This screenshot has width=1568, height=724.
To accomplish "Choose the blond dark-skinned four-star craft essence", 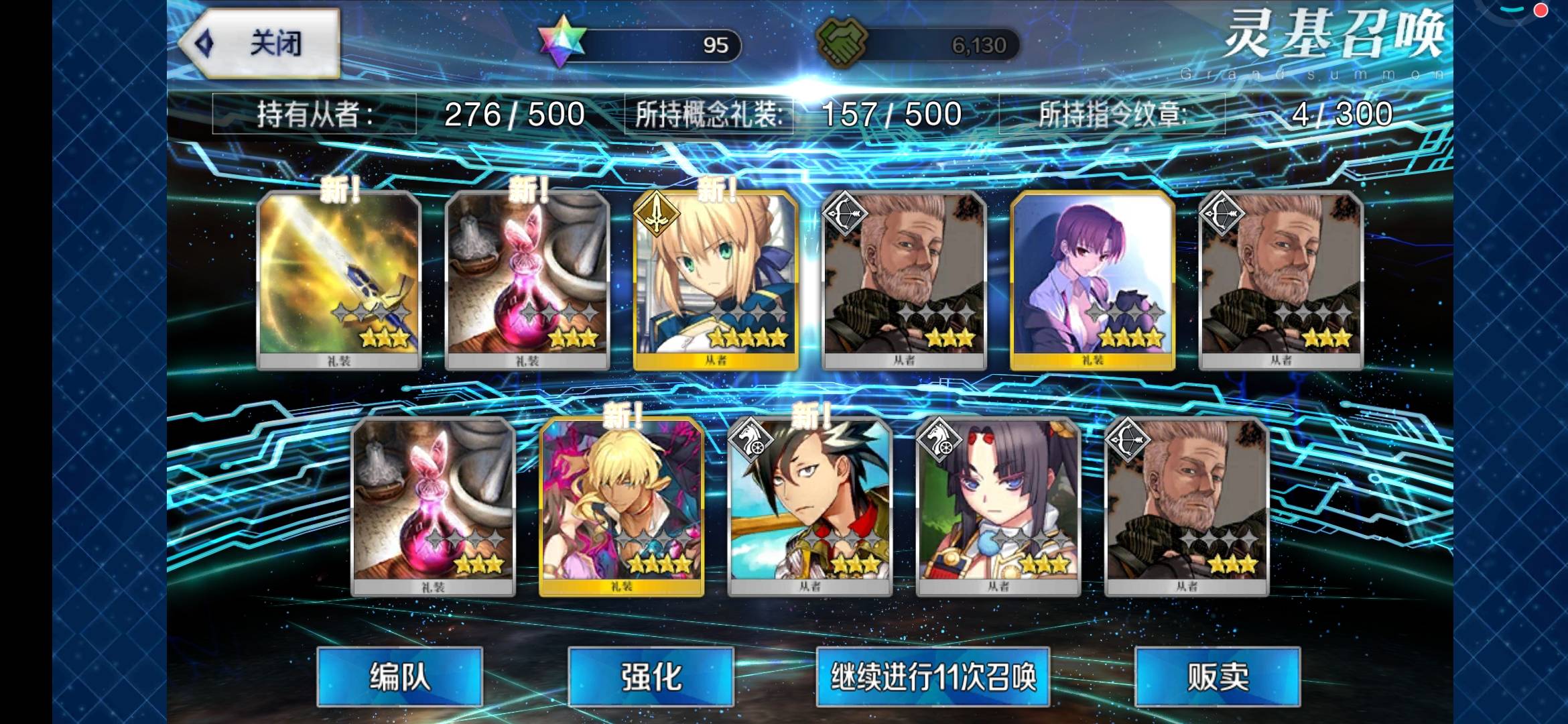I will 622,506.
